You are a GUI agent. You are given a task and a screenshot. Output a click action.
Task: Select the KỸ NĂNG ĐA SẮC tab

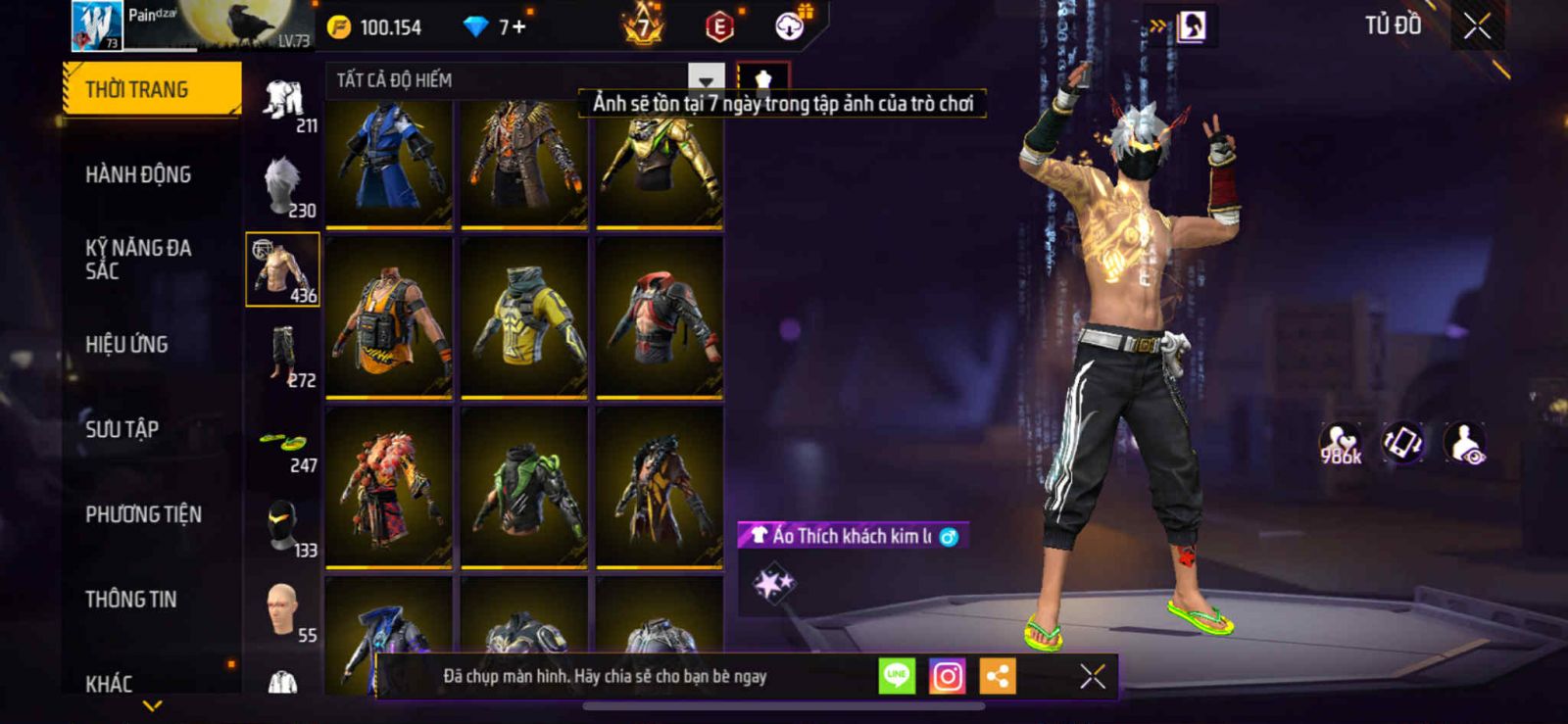pos(137,259)
